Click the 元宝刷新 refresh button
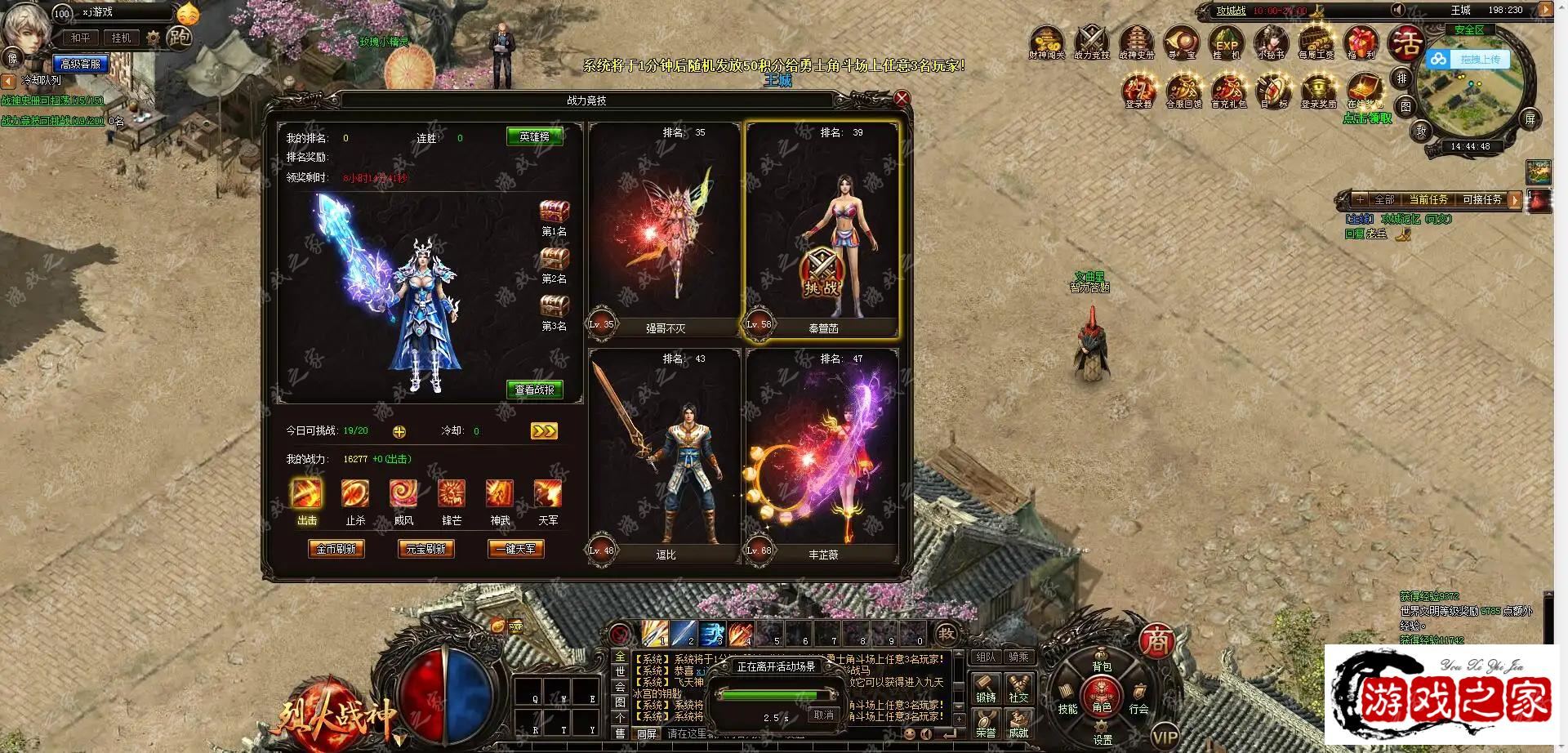 coord(425,549)
